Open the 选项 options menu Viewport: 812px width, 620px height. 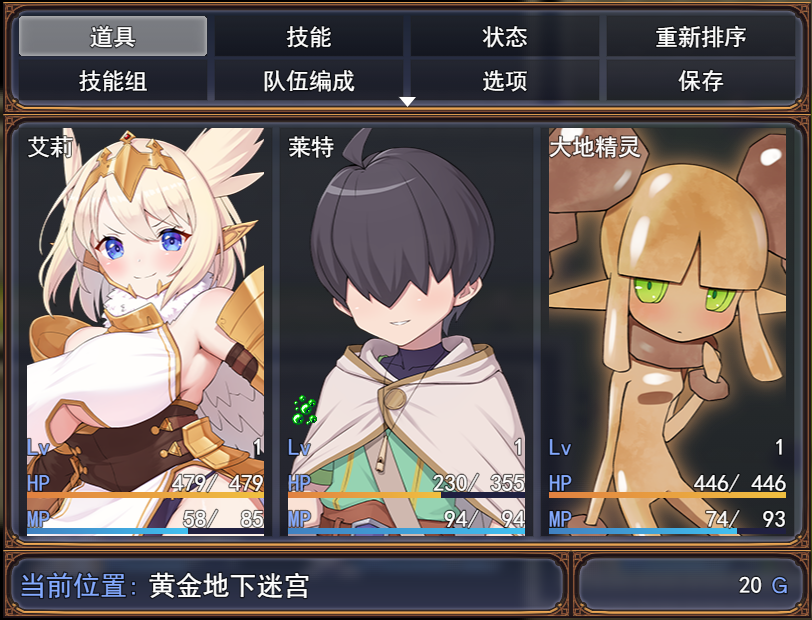click(x=505, y=81)
